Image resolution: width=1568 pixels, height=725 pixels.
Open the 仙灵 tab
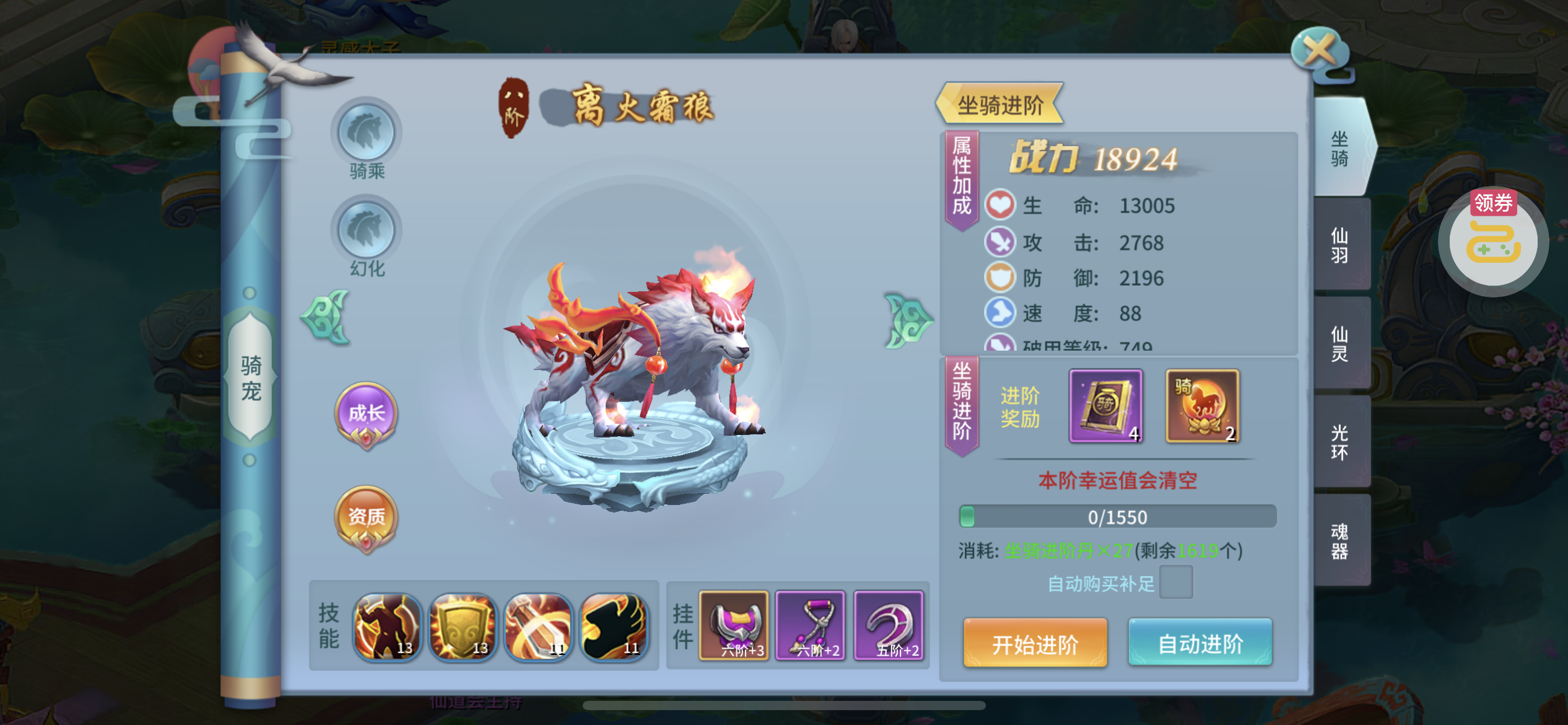click(1340, 343)
